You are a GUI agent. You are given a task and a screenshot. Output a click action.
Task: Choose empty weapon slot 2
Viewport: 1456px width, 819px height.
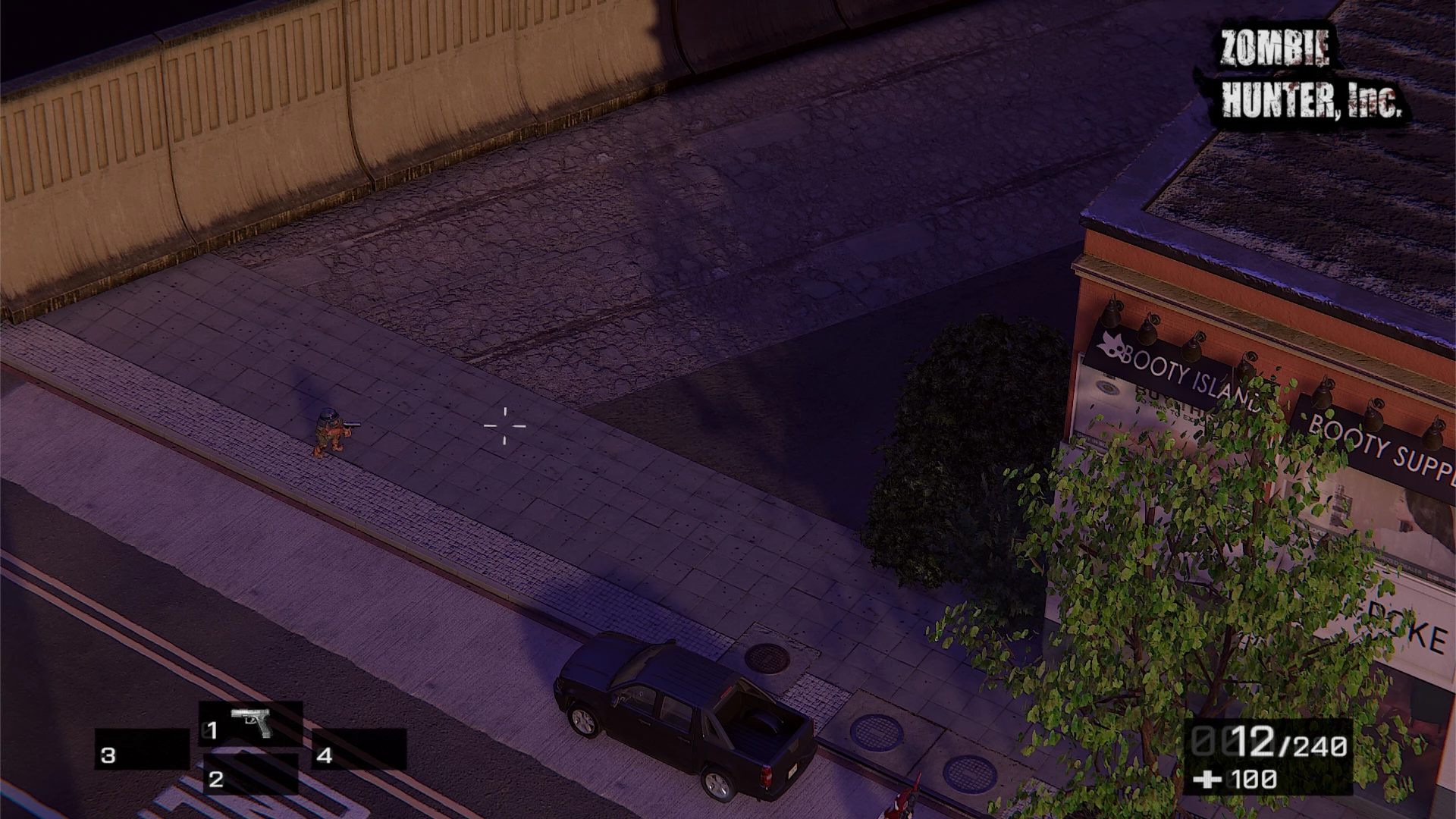(250, 773)
